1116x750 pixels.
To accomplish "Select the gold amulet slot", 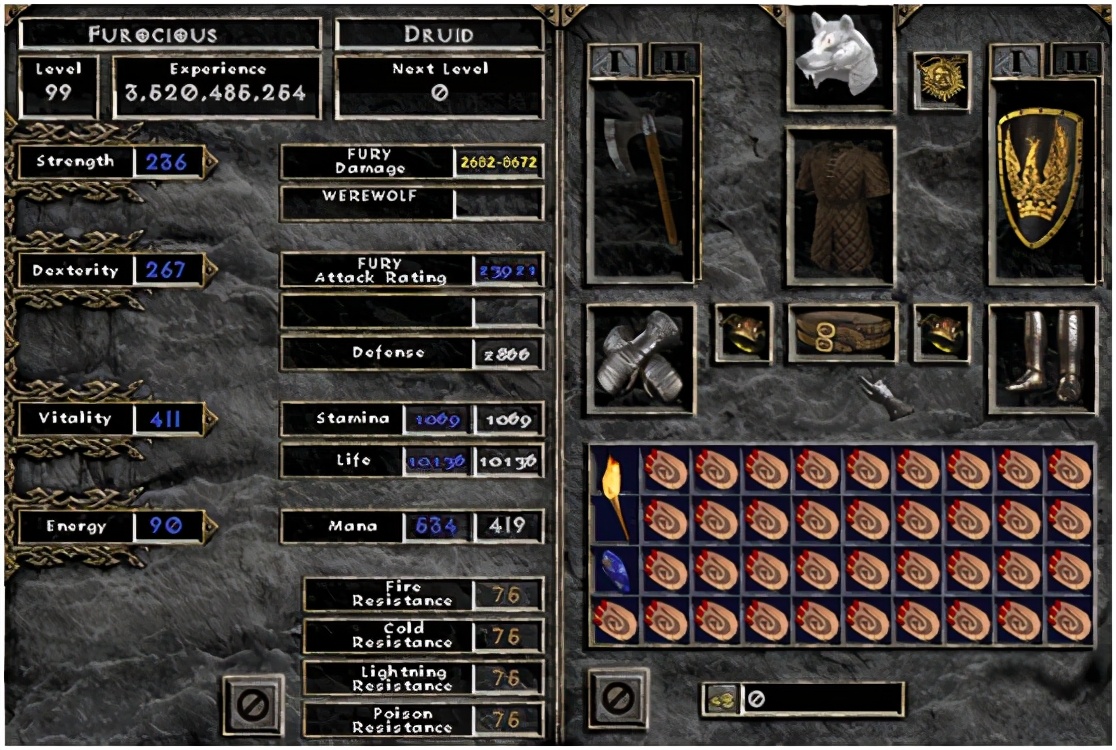I will click(x=941, y=81).
